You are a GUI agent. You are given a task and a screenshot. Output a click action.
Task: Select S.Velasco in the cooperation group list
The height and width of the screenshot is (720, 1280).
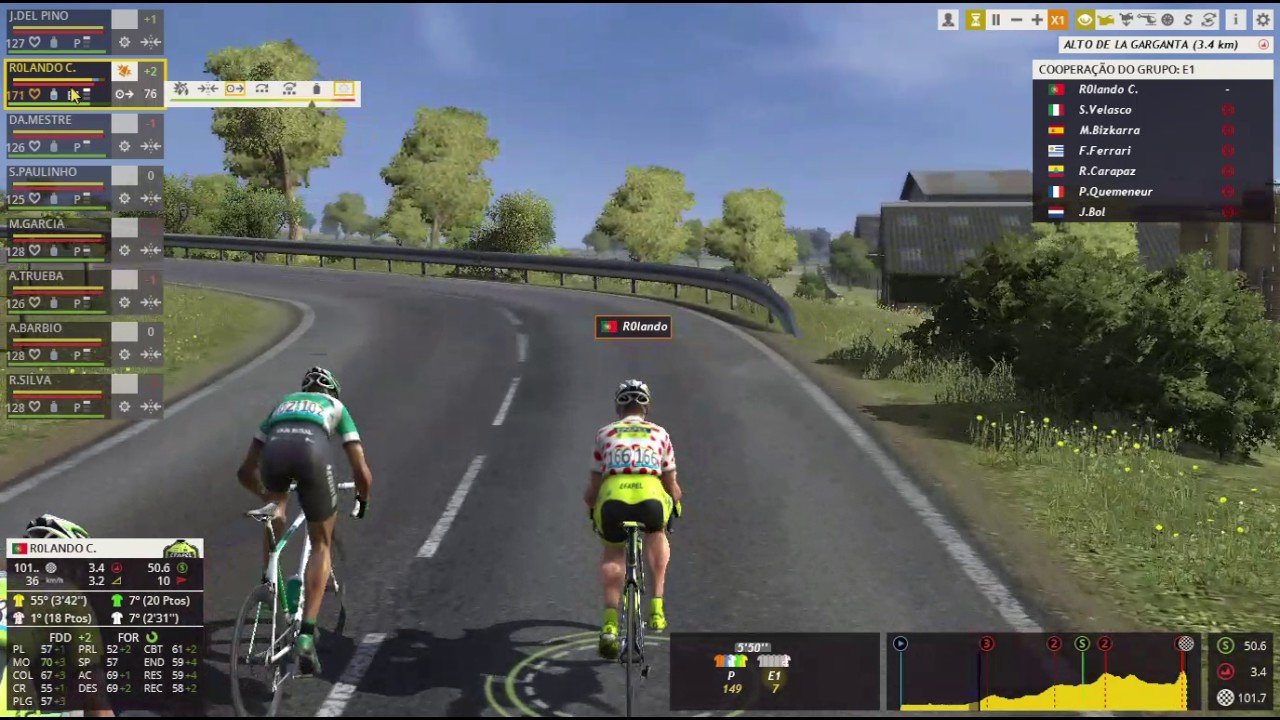[x=1105, y=110]
